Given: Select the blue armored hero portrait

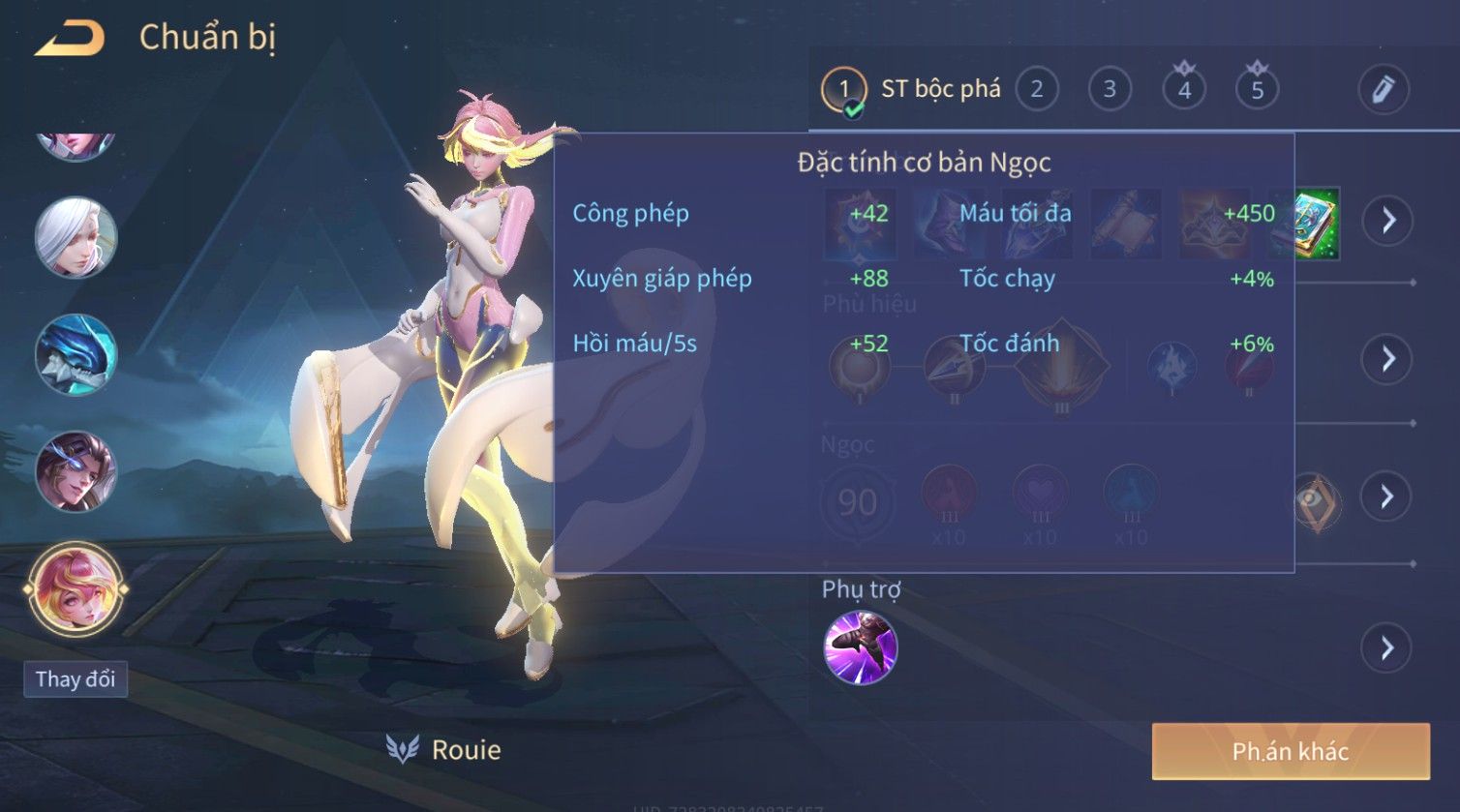Looking at the screenshot, I should [76, 354].
